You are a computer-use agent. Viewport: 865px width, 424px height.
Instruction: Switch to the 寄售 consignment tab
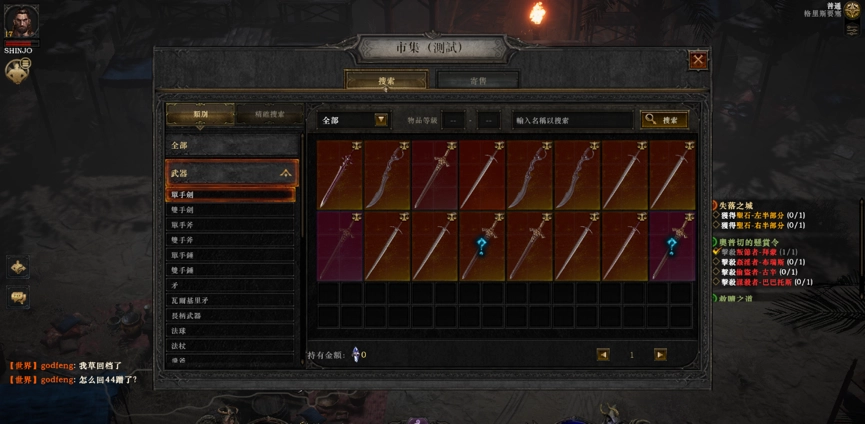coord(478,80)
